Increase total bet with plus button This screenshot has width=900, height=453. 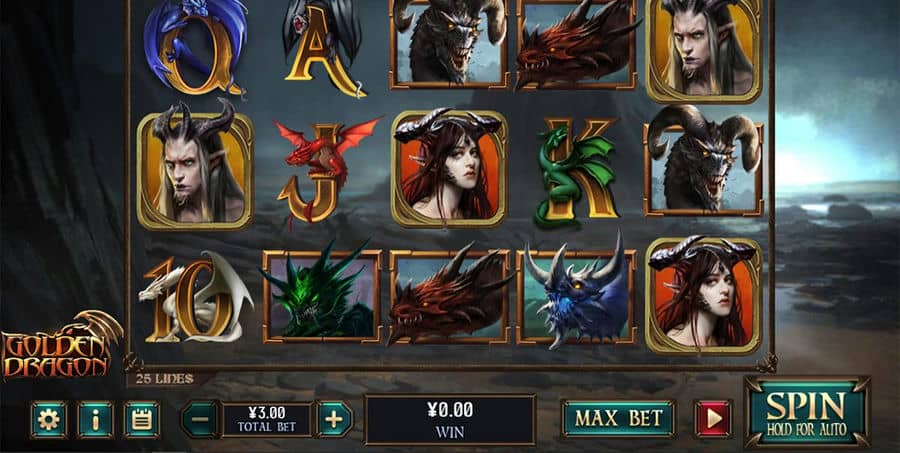point(334,419)
